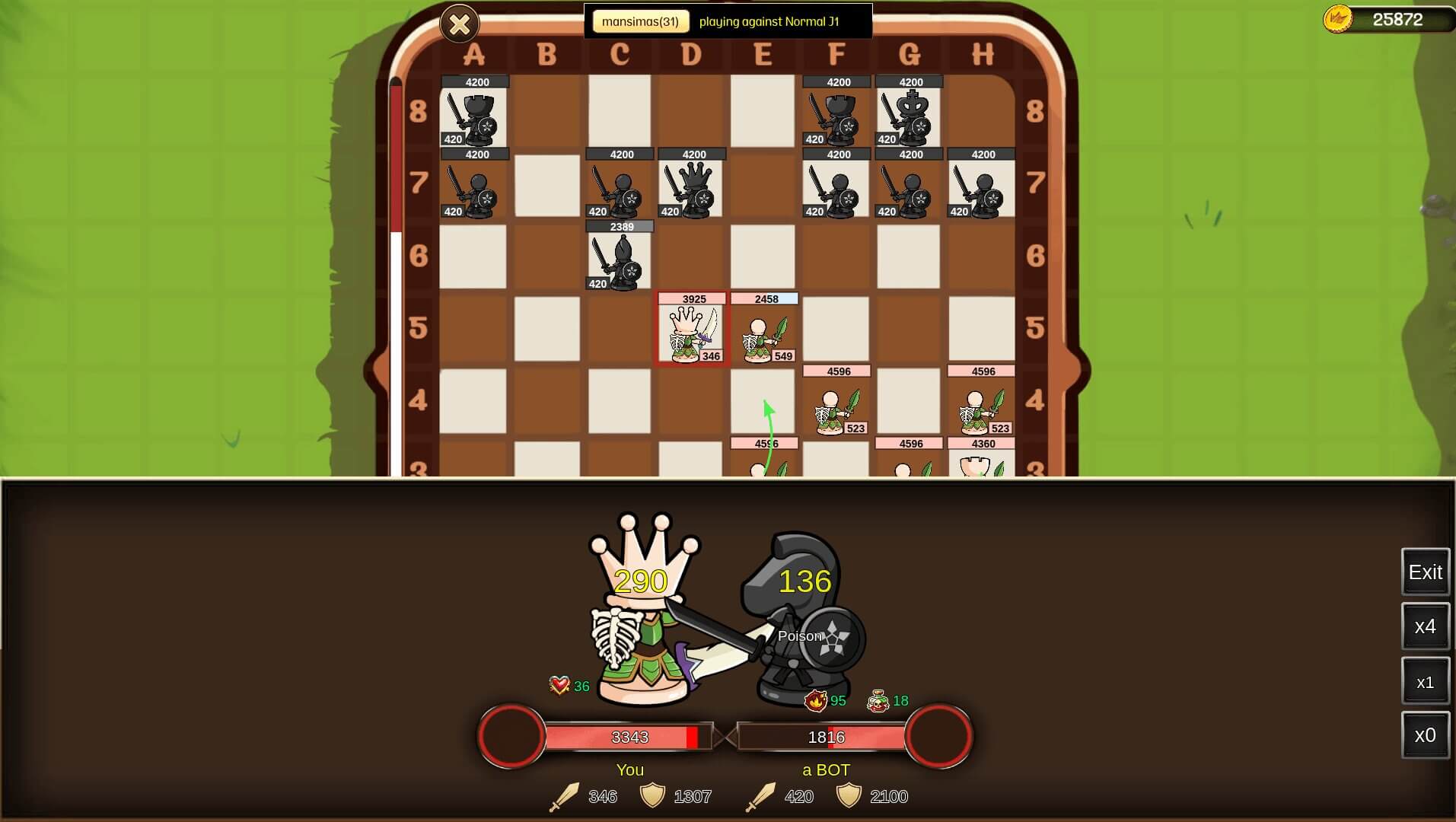
Task: Click the heart healing icon showing 36
Action: (x=558, y=685)
